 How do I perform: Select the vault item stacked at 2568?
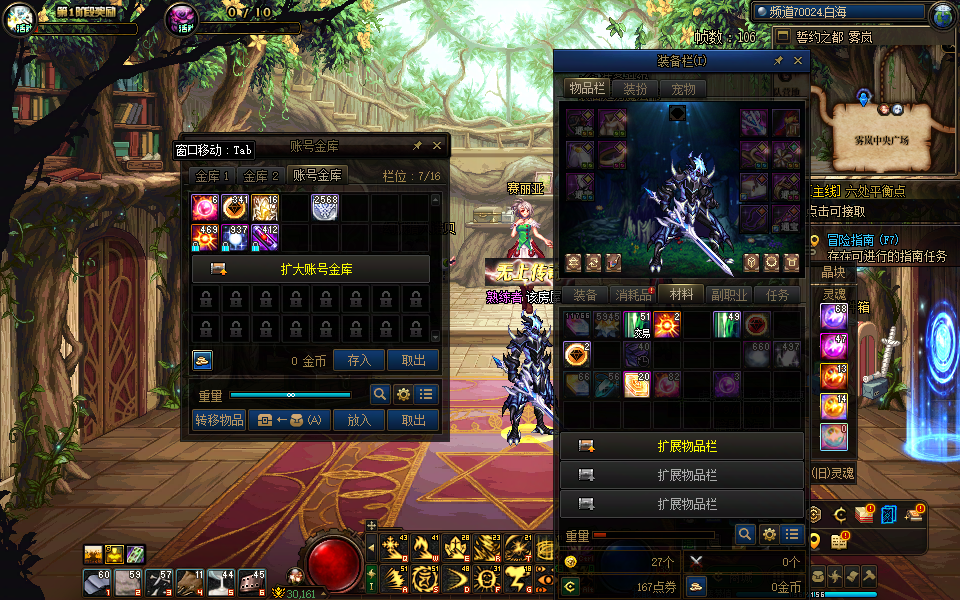[326, 207]
